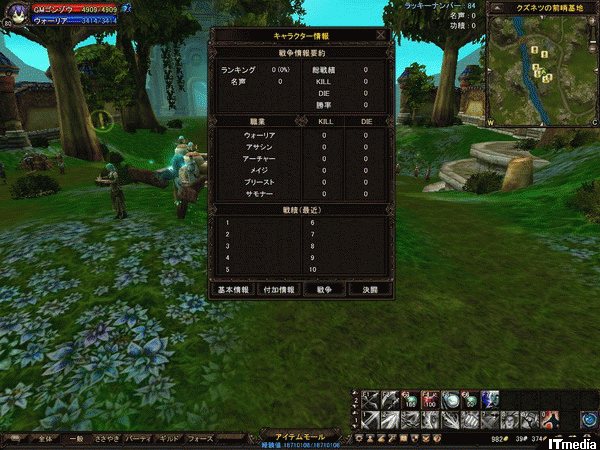Select the 戦争 tab
Viewport: 600px width, 450px height.
pos(324,289)
